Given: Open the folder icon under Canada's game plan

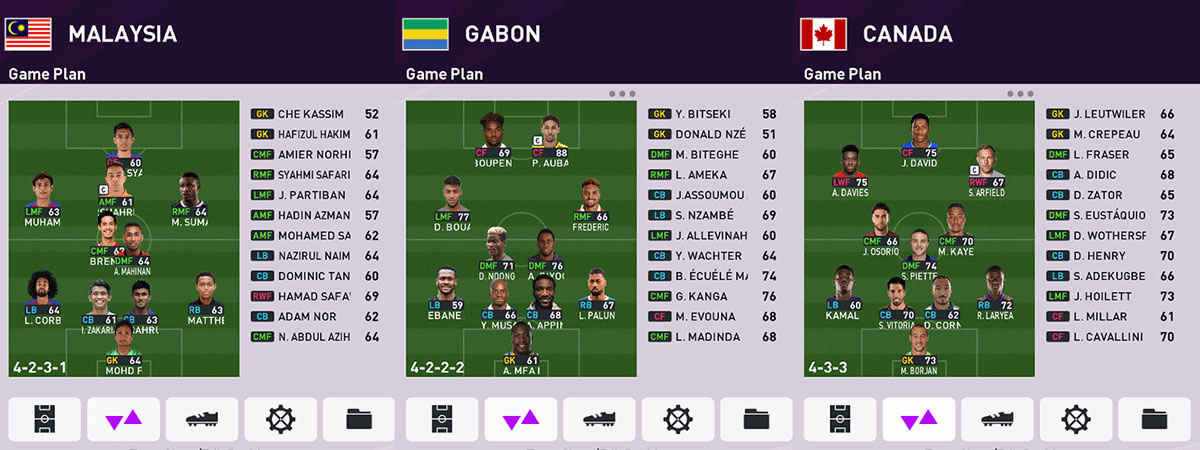Looking at the screenshot, I should [x=1155, y=419].
